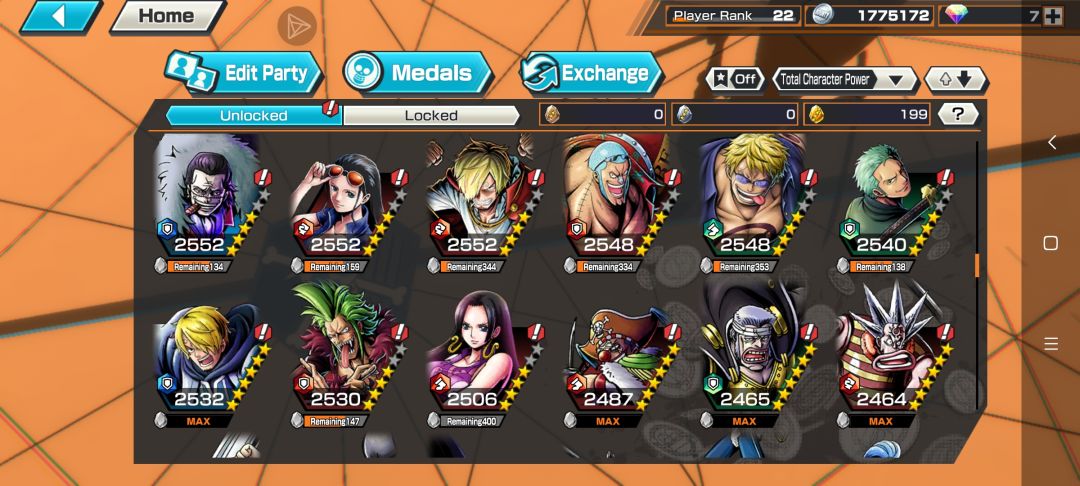Open the Total Character Power sort dropdown
Screen dimensions: 1080x486
click(845, 79)
